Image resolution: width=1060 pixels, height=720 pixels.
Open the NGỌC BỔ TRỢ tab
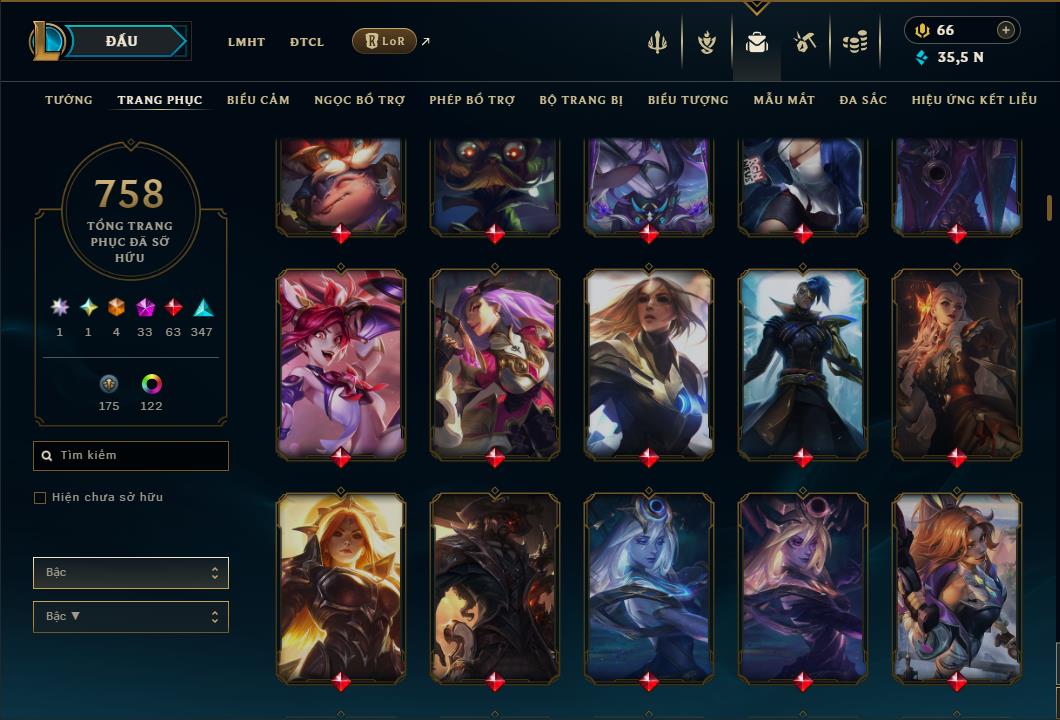(x=359, y=100)
